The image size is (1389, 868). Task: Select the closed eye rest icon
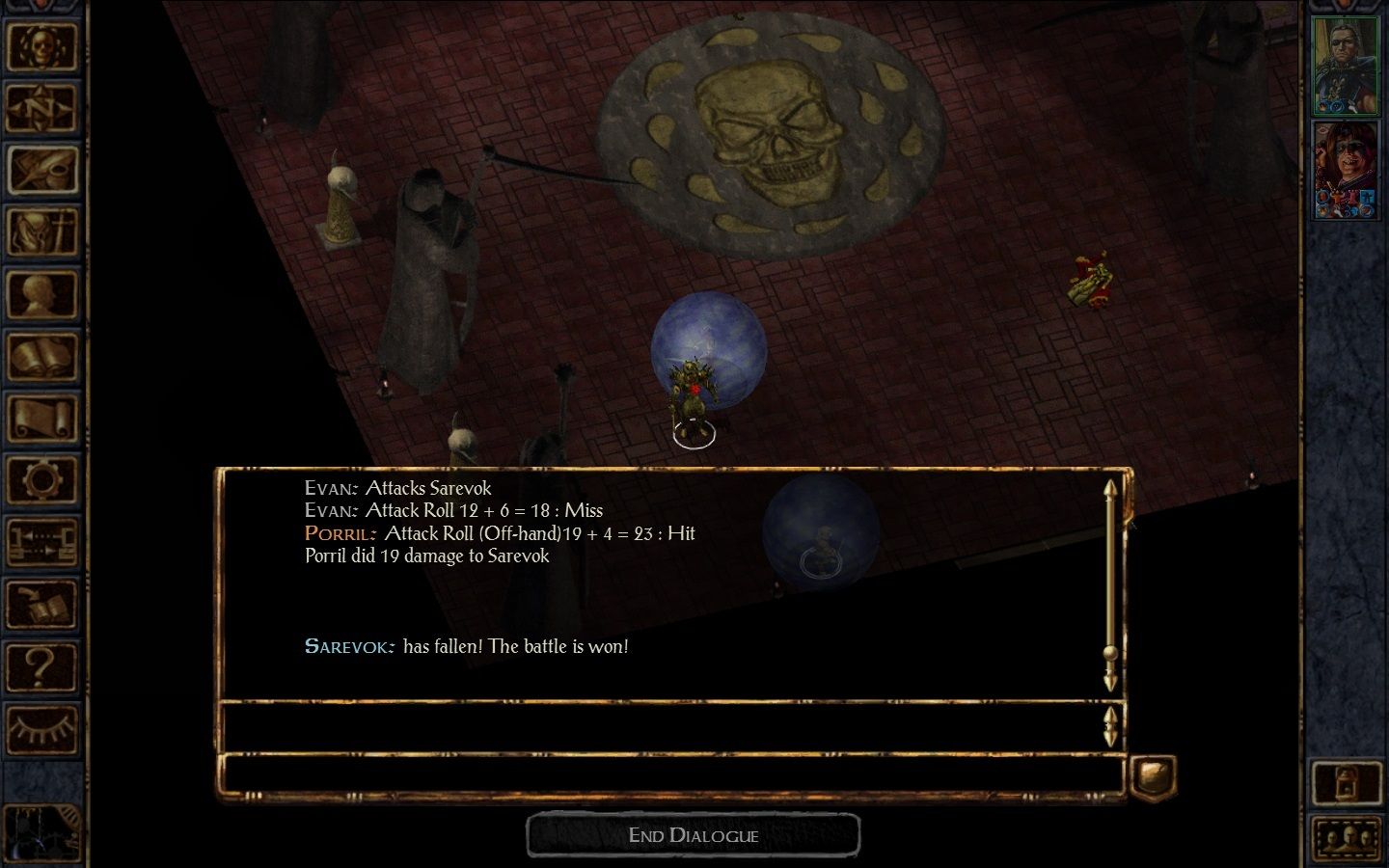point(41,728)
